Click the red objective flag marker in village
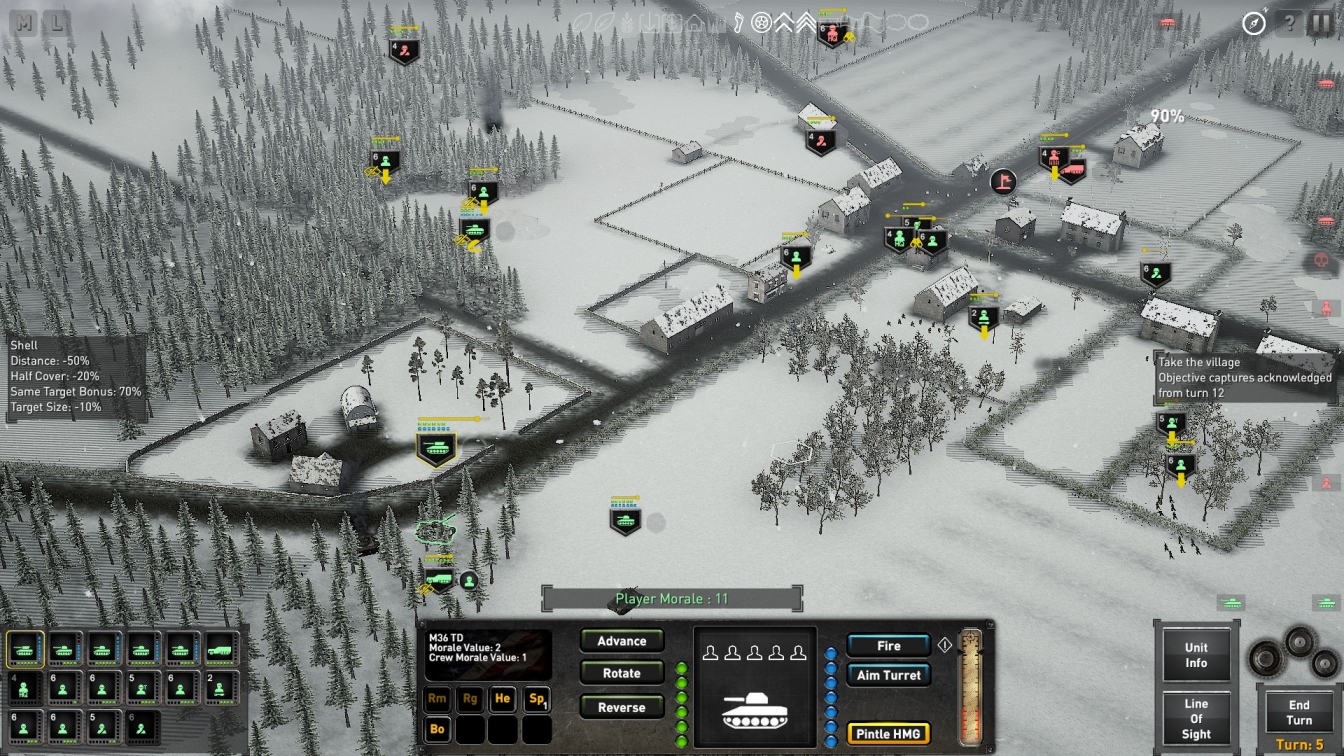The height and width of the screenshot is (756, 1344). 1003,181
